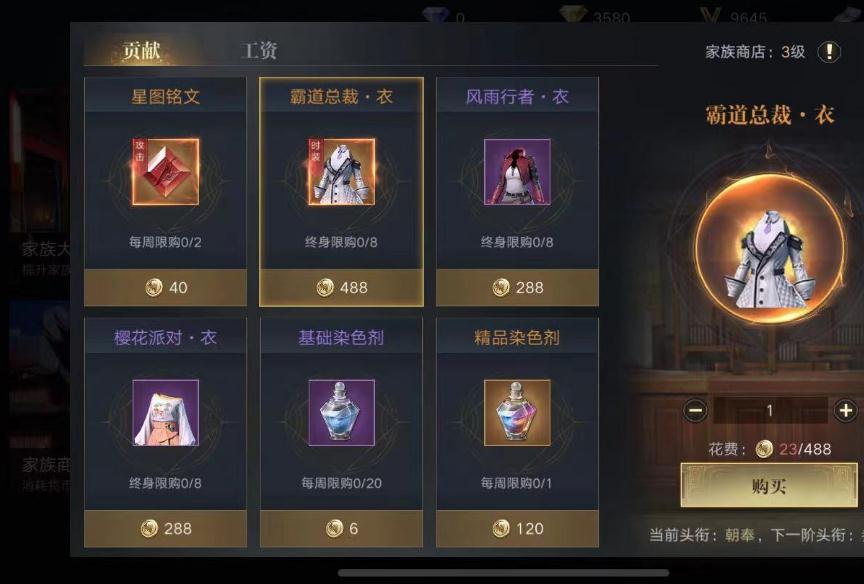The image size is (864, 584).
Task: Pick the 樱花派对·衣 outfit card
Action: [x=165, y=432]
